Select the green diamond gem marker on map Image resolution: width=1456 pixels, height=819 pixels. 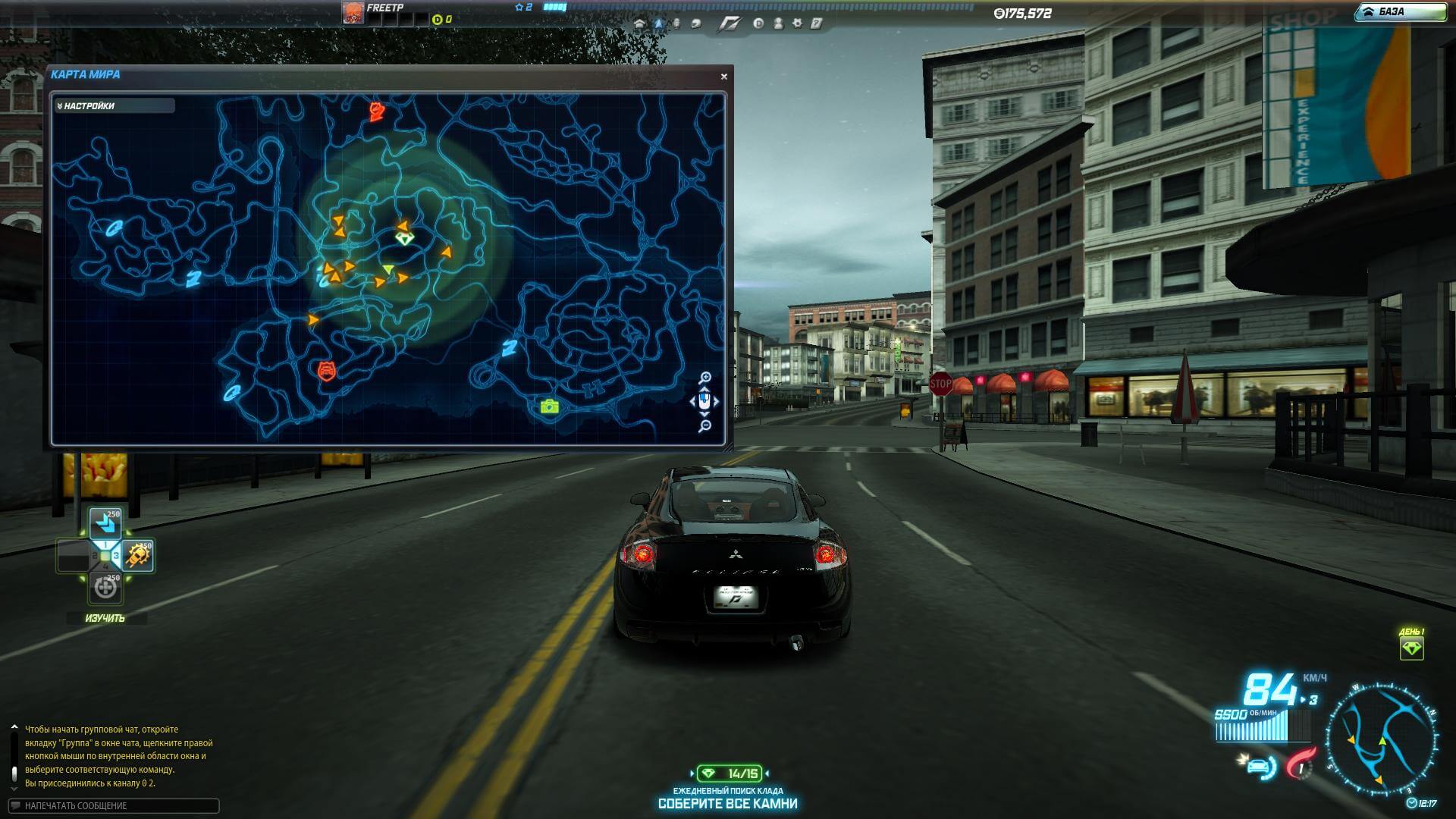coord(405,239)
